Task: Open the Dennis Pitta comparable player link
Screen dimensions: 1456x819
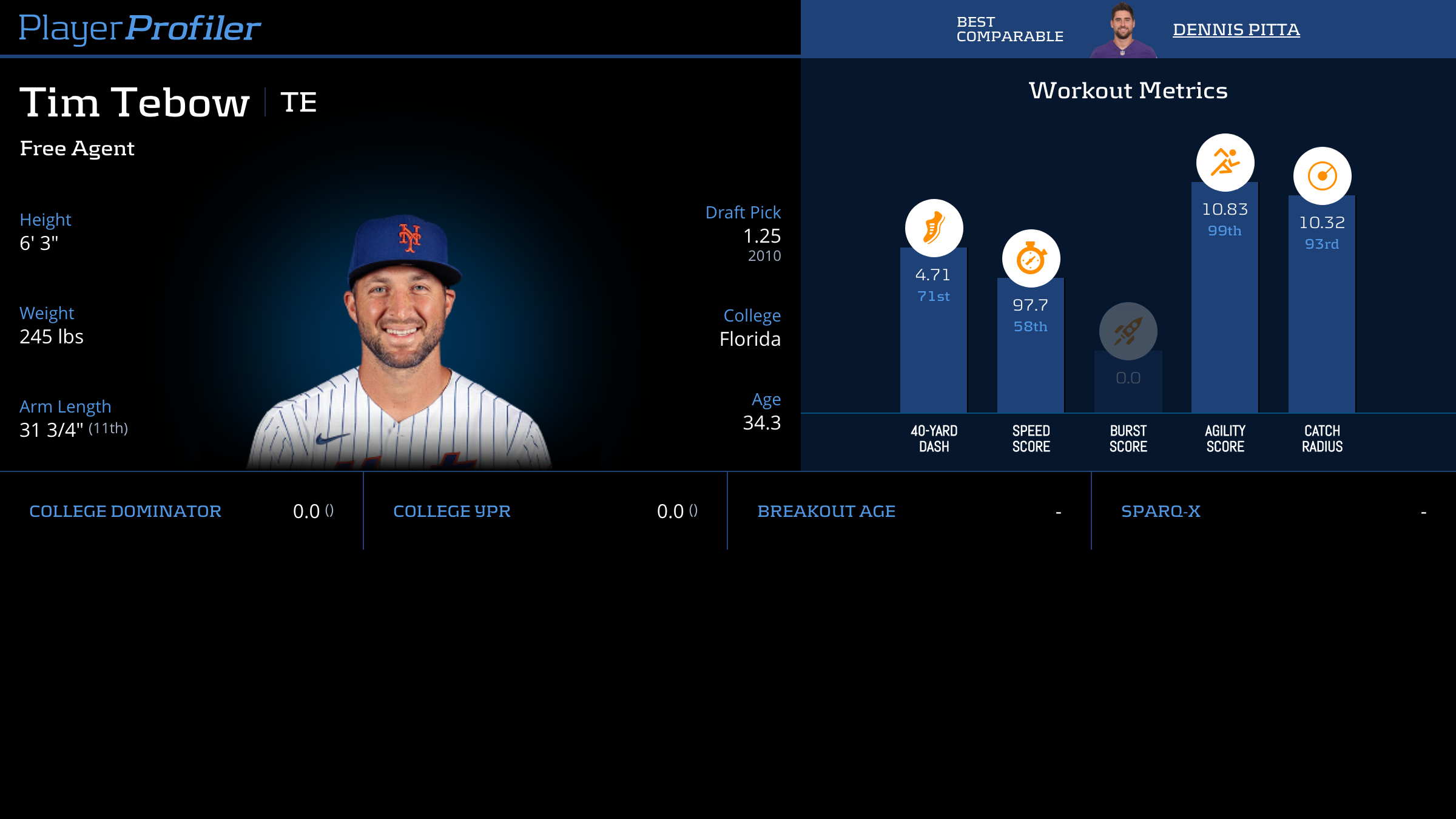Action: pos(1236,29)
